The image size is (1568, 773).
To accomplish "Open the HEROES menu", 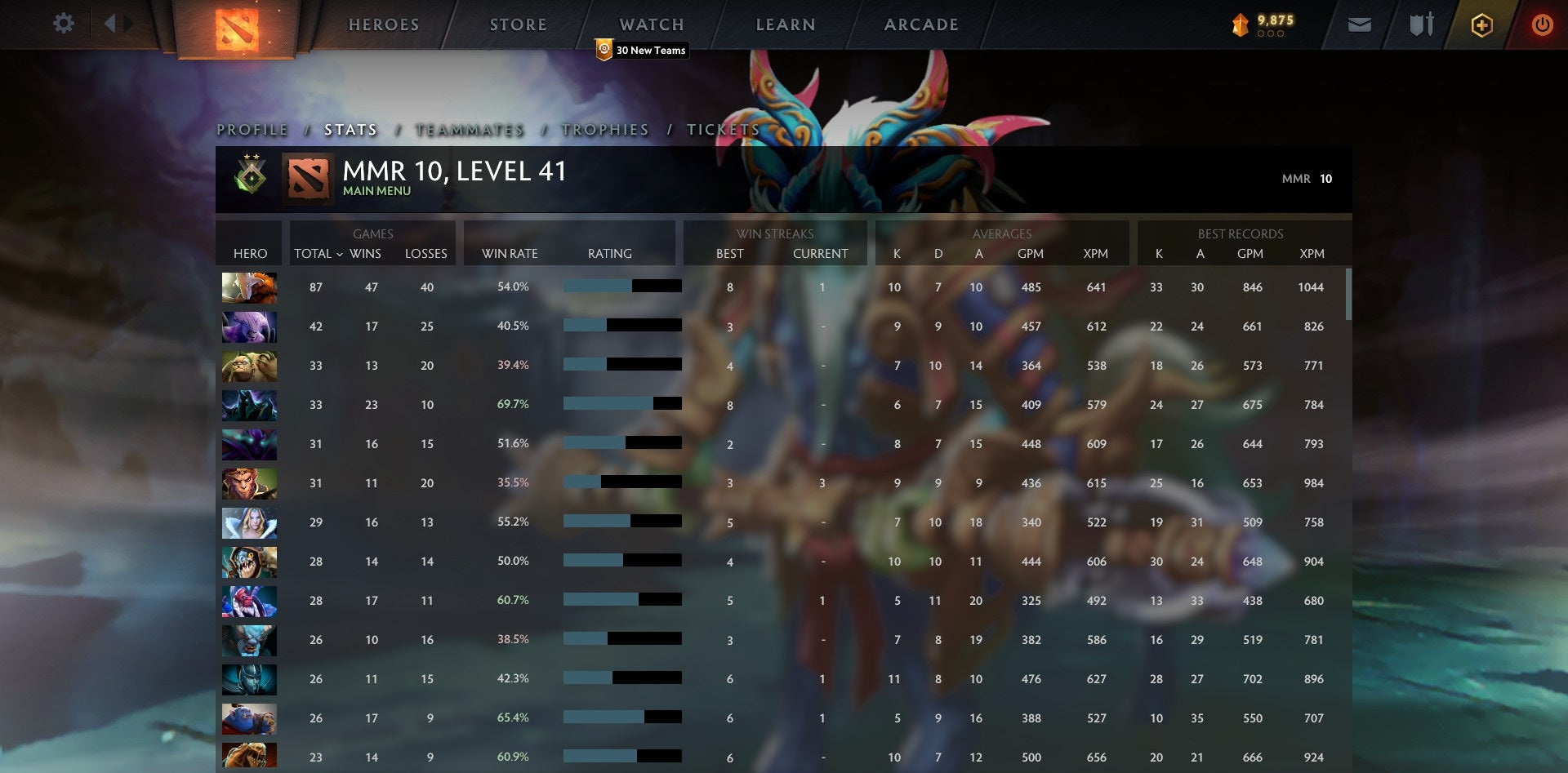I will coord(383,24).
